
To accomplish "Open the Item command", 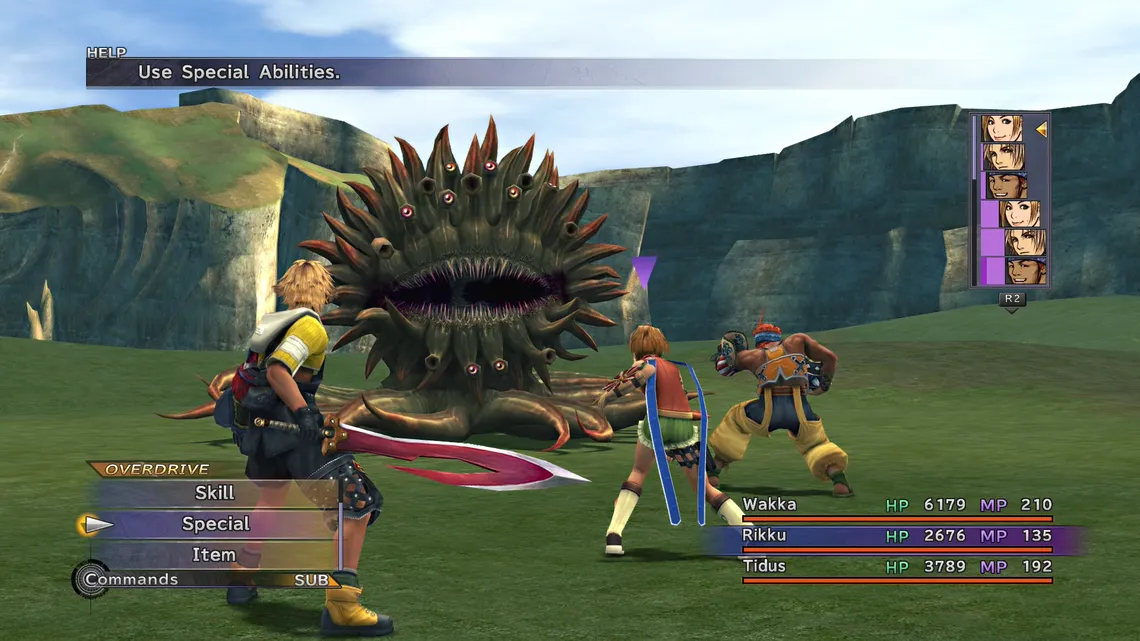I will click(214, 555).
